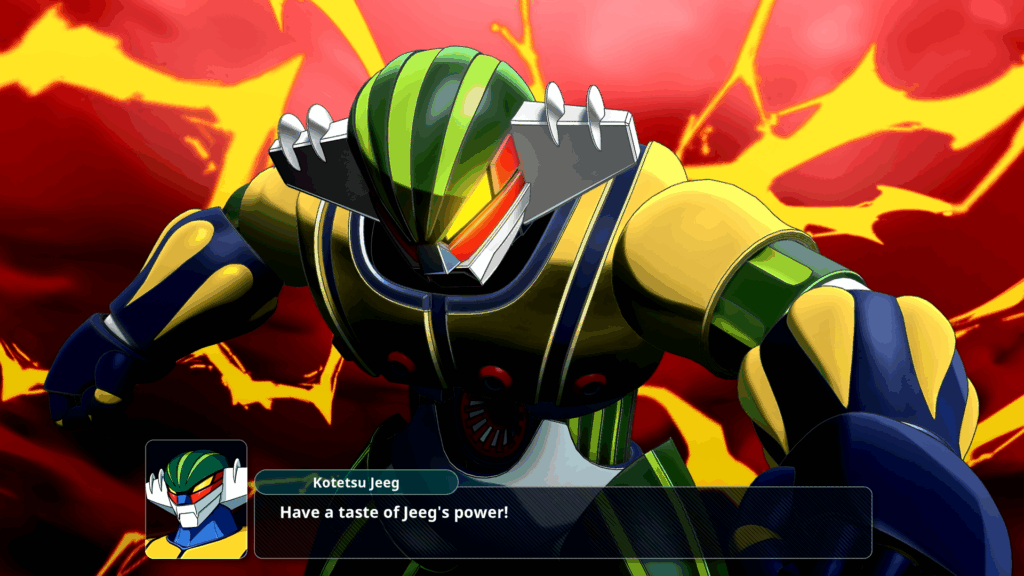The height and width of the screenshot is (576, 1024).
Task: Click the Kotetsu Jeeg speaker portrait
Action: pyautogui.click(x=196, y=499)
